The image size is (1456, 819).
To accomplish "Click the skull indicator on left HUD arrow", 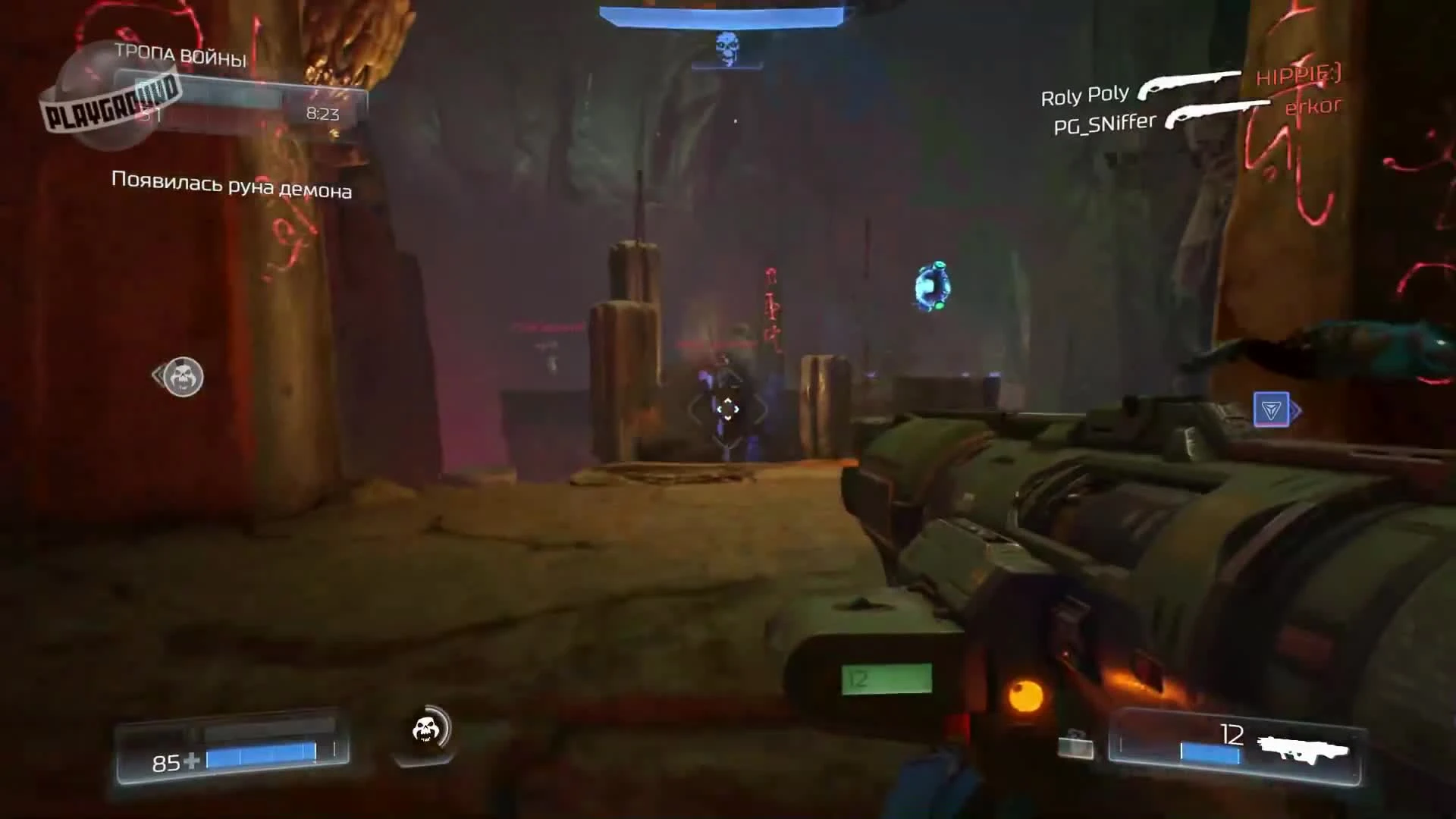I will point(182,377).
